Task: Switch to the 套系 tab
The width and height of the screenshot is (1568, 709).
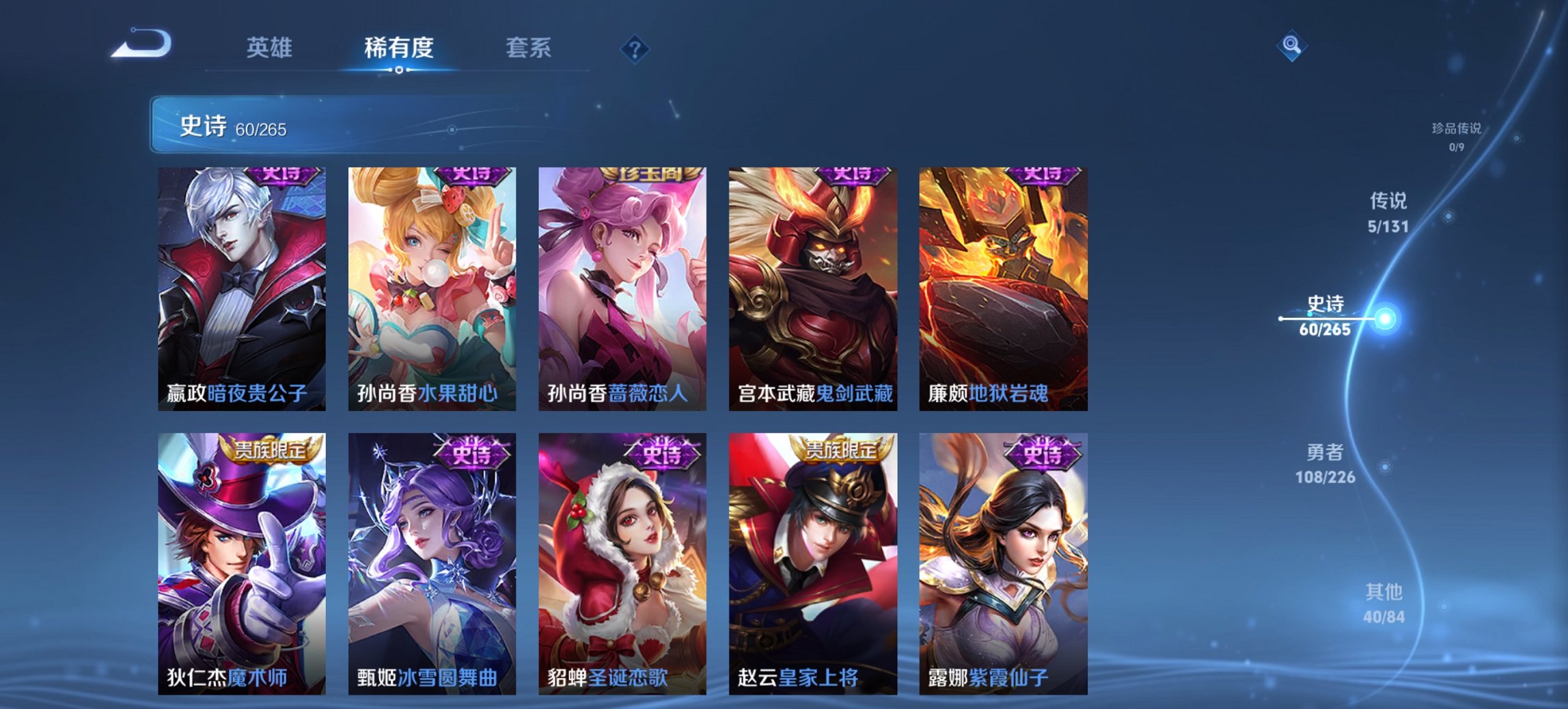Action: 529,49
